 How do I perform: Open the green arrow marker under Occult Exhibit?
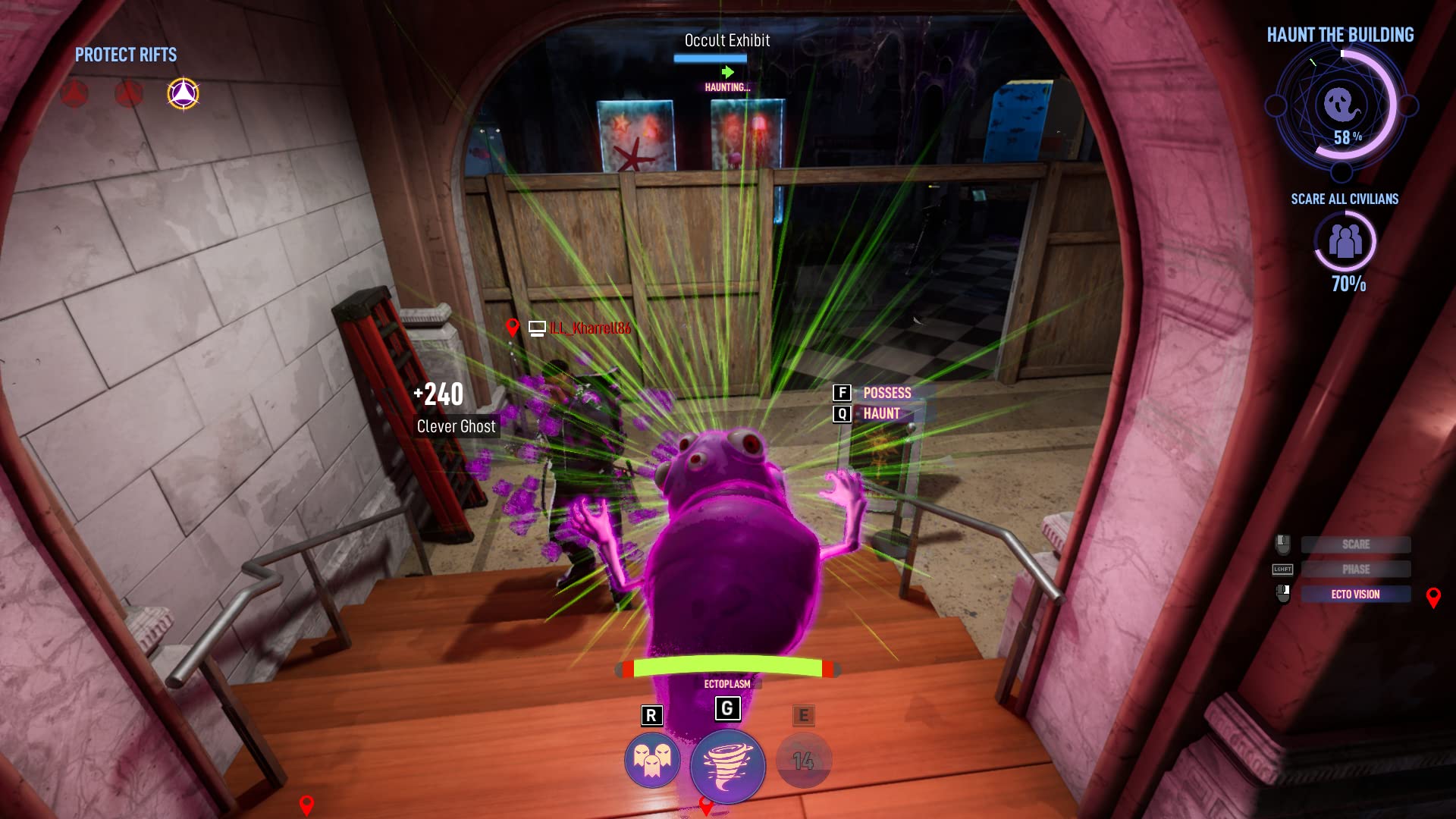click(728, 73)
